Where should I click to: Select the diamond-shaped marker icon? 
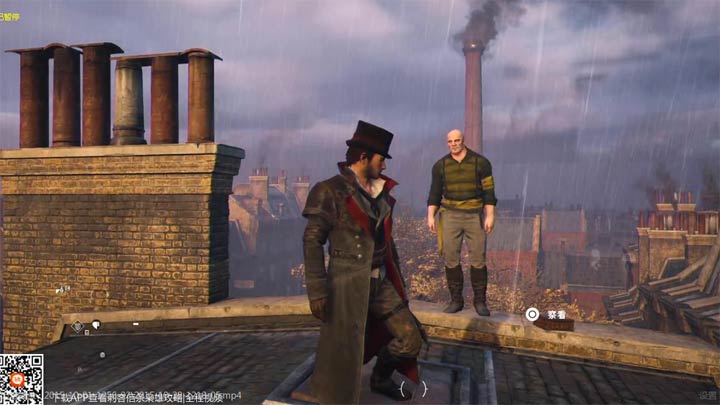pos(77,326)
